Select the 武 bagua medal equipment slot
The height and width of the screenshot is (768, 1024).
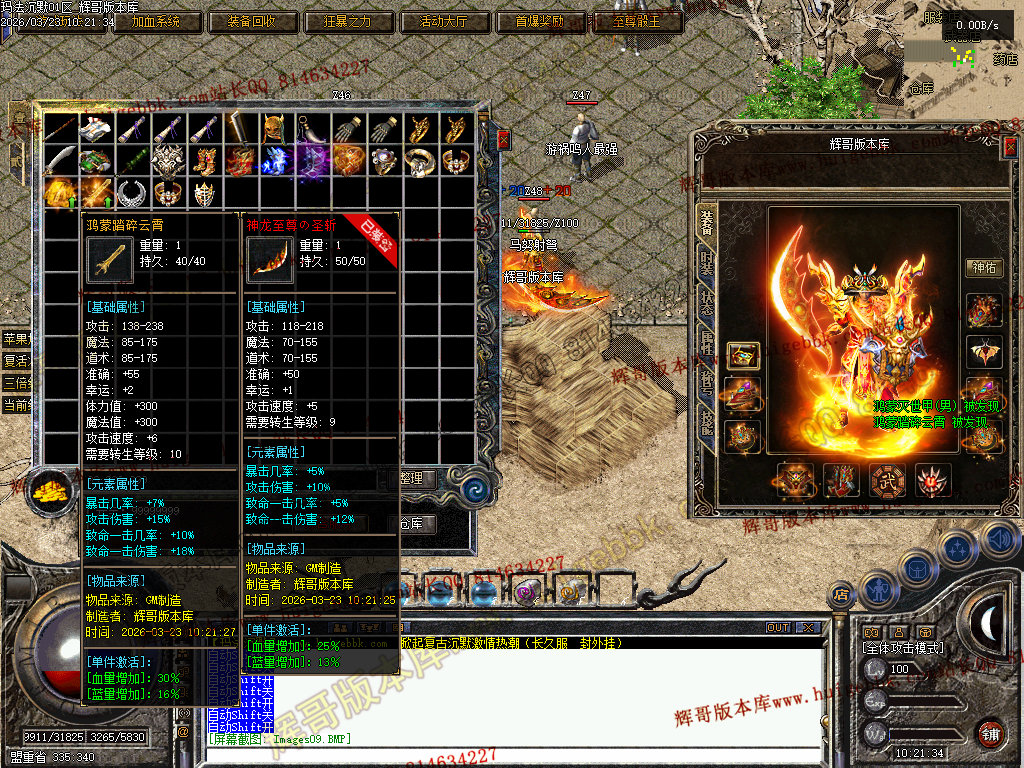[886, 481]
